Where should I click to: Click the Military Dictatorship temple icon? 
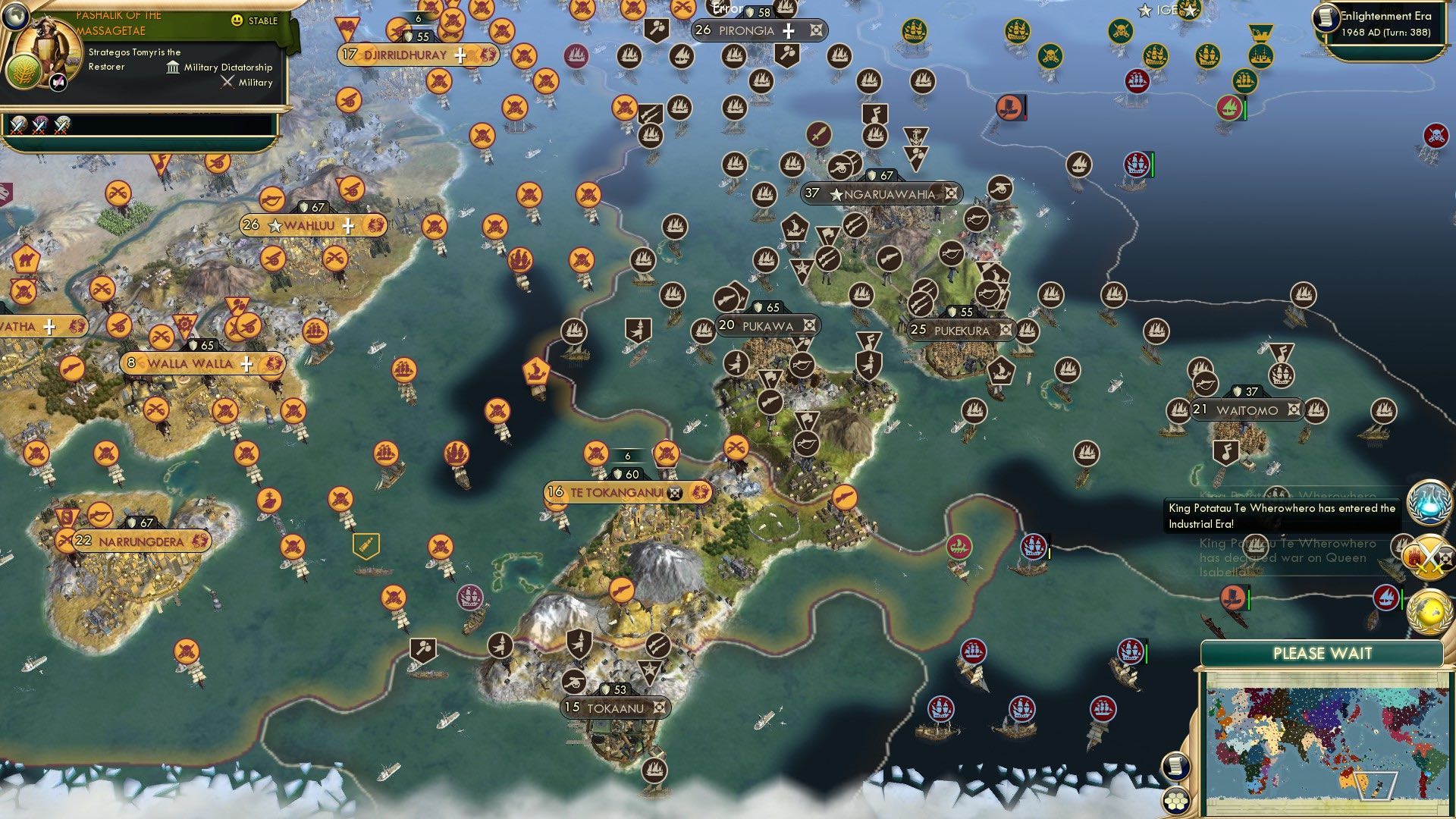[x=173, y=67]
